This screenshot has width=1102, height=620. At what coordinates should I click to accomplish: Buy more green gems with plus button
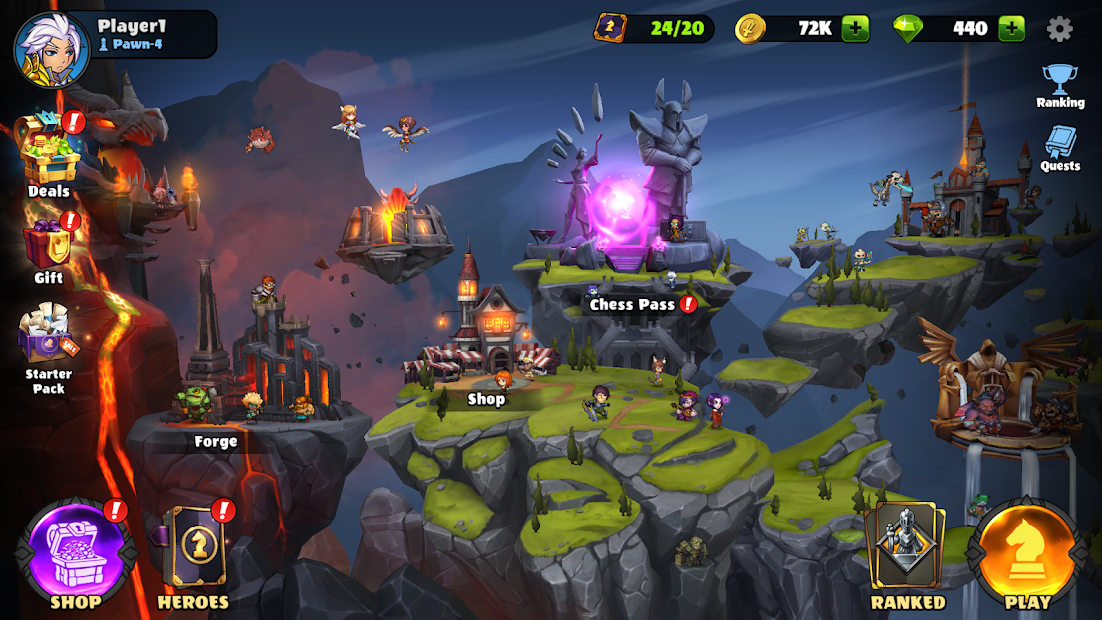pos(1012,28)
